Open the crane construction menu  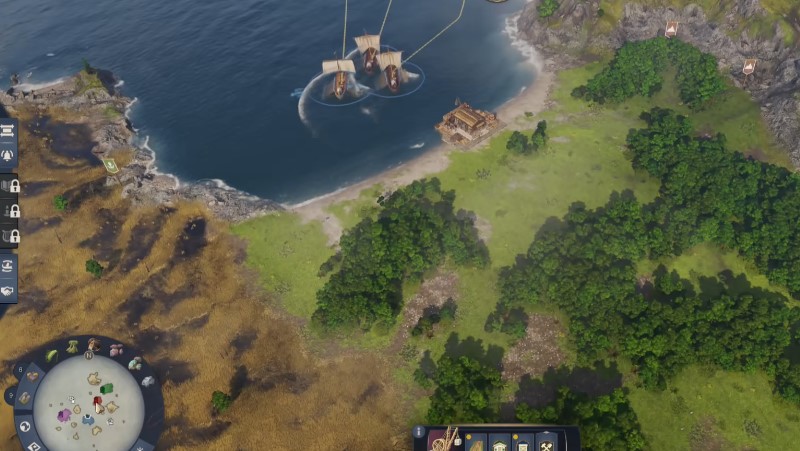click(445, 440)
